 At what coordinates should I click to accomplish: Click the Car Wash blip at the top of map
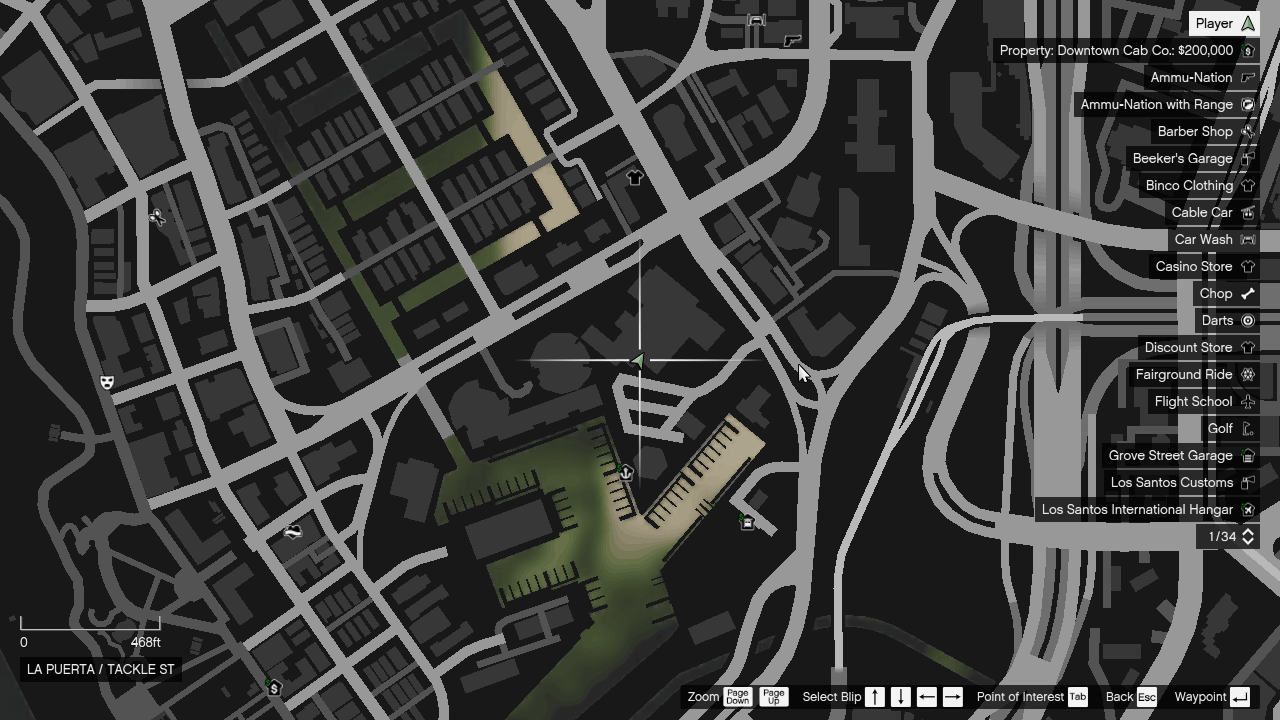[757, 20]
